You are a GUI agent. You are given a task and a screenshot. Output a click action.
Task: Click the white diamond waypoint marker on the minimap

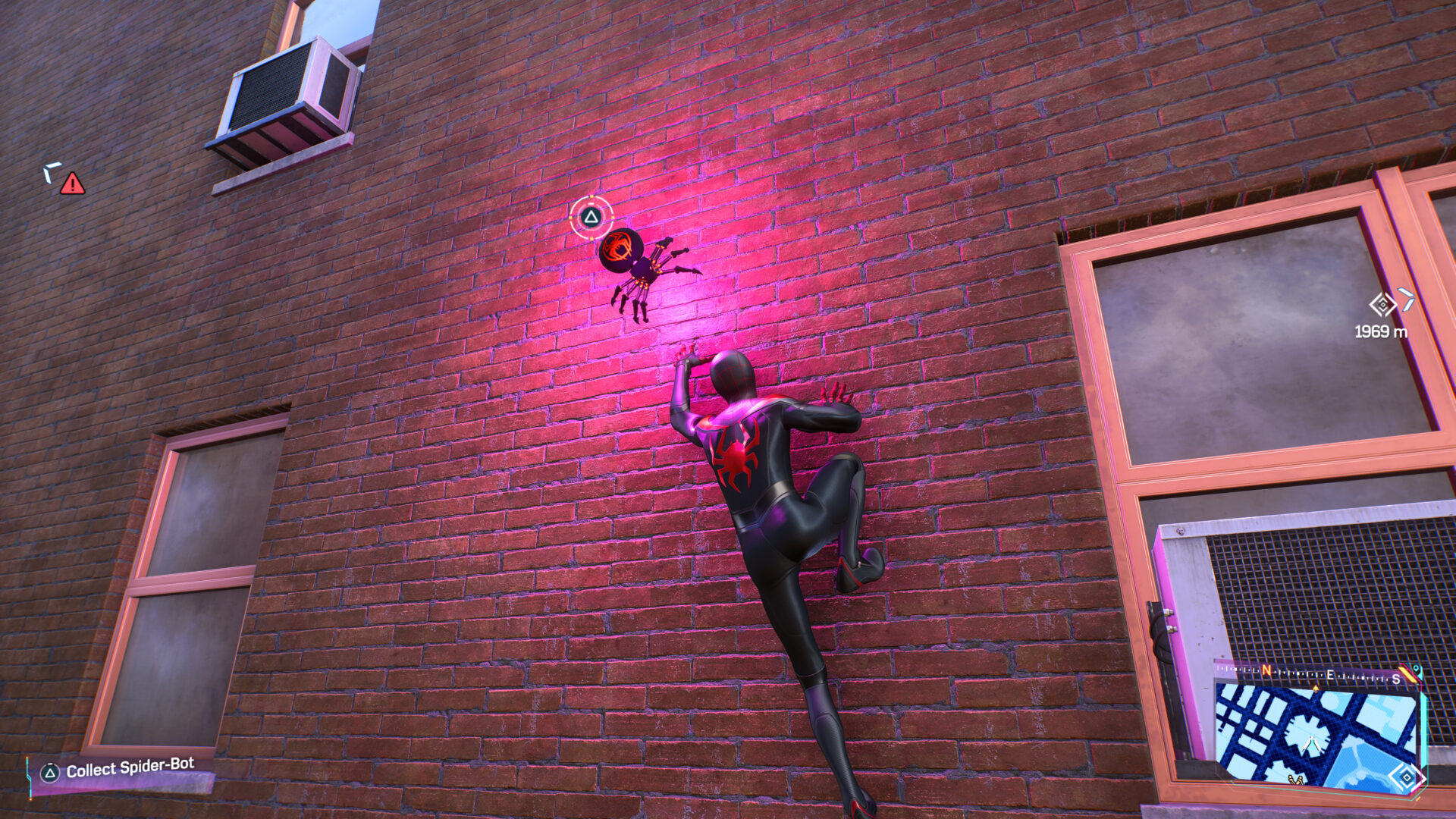[x=1406, y=778]
